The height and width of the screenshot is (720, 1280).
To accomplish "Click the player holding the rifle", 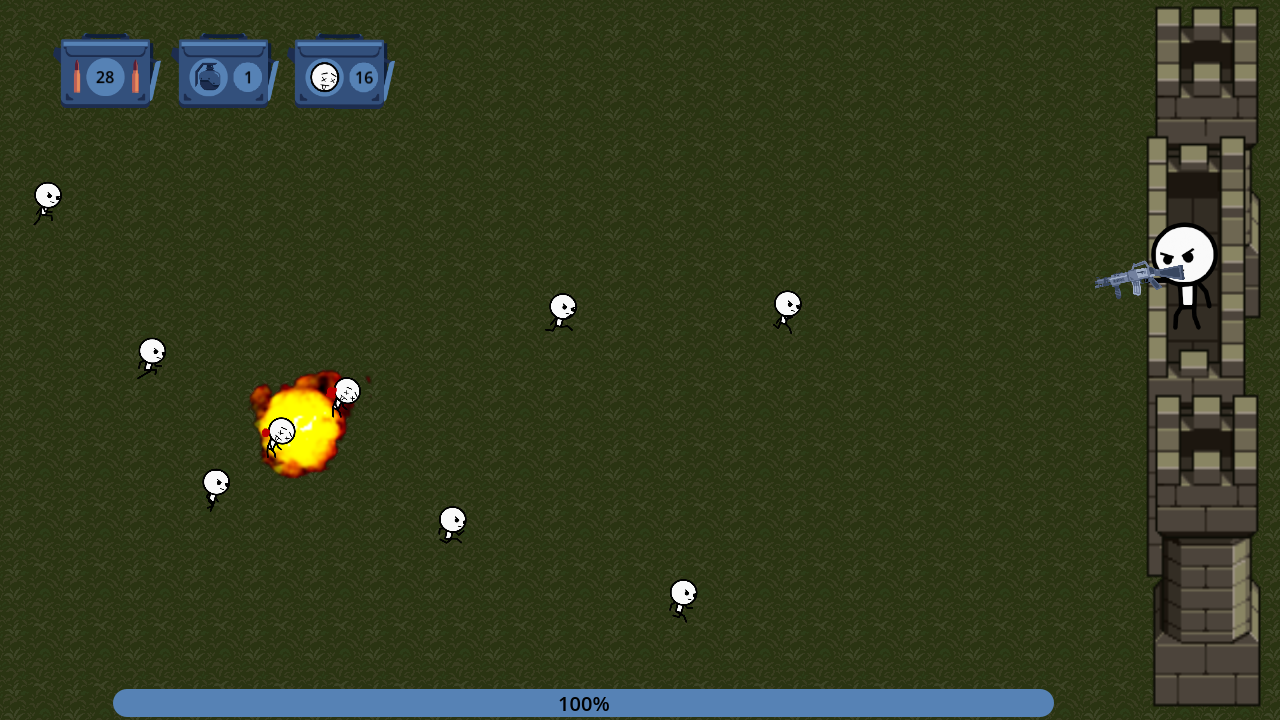I will tap(1183, 270).
